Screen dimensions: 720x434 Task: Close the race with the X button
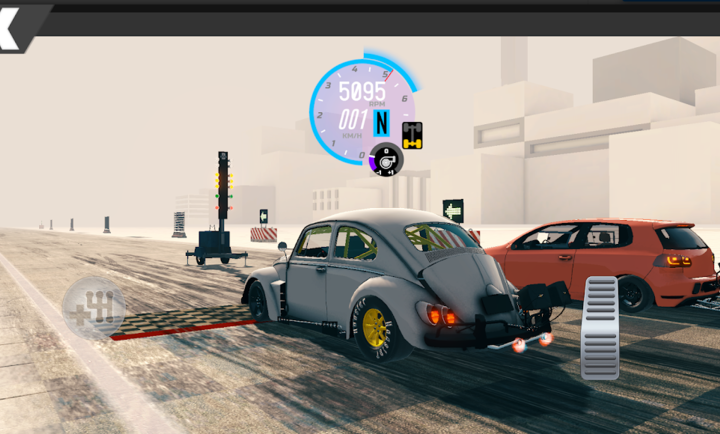coord(12,28)
